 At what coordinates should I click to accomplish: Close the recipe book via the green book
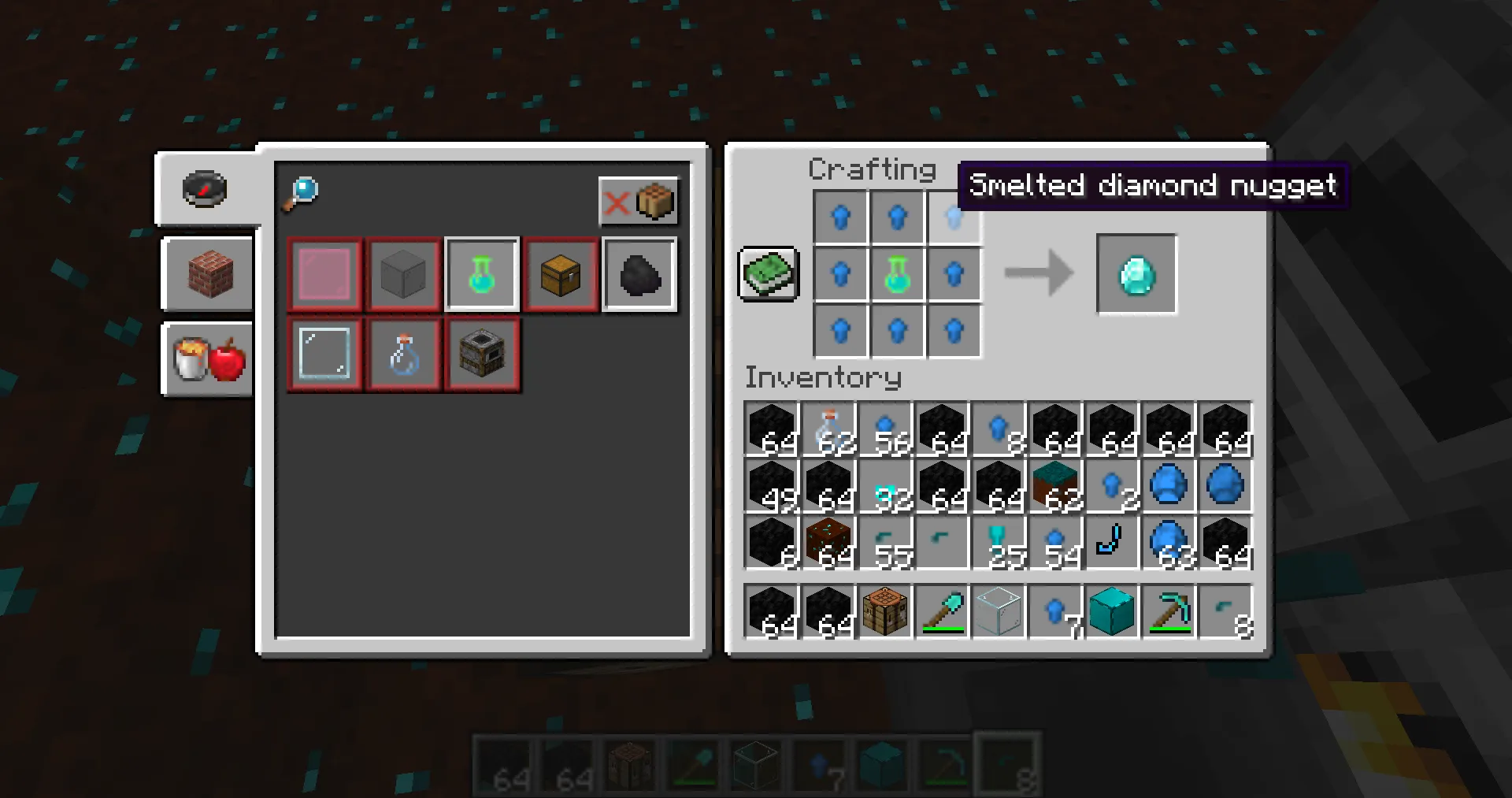coord(768,274)
